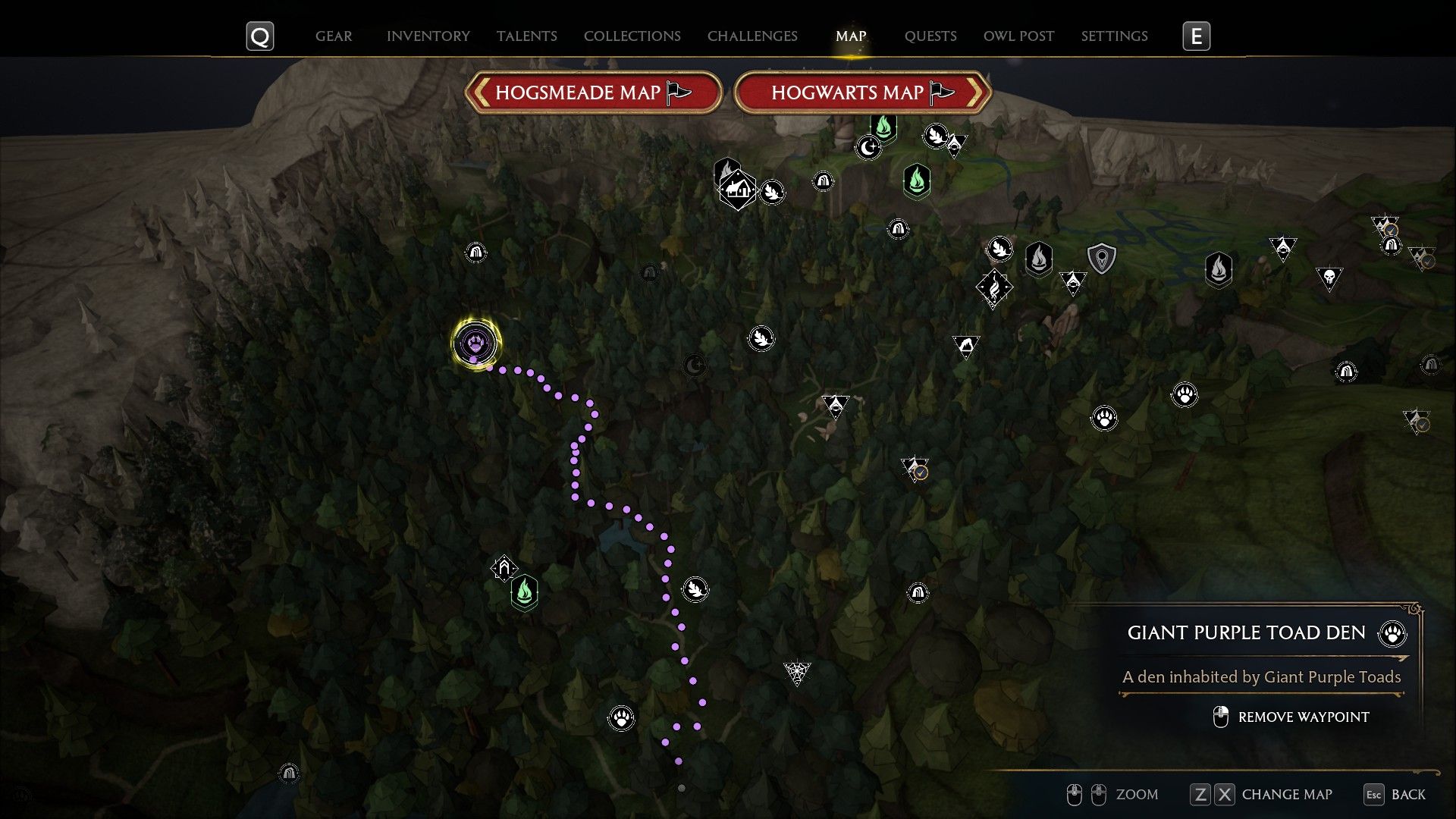1456x819 pixels.
Task: Open the Quests tab
Action: click(x=930, y=36)
